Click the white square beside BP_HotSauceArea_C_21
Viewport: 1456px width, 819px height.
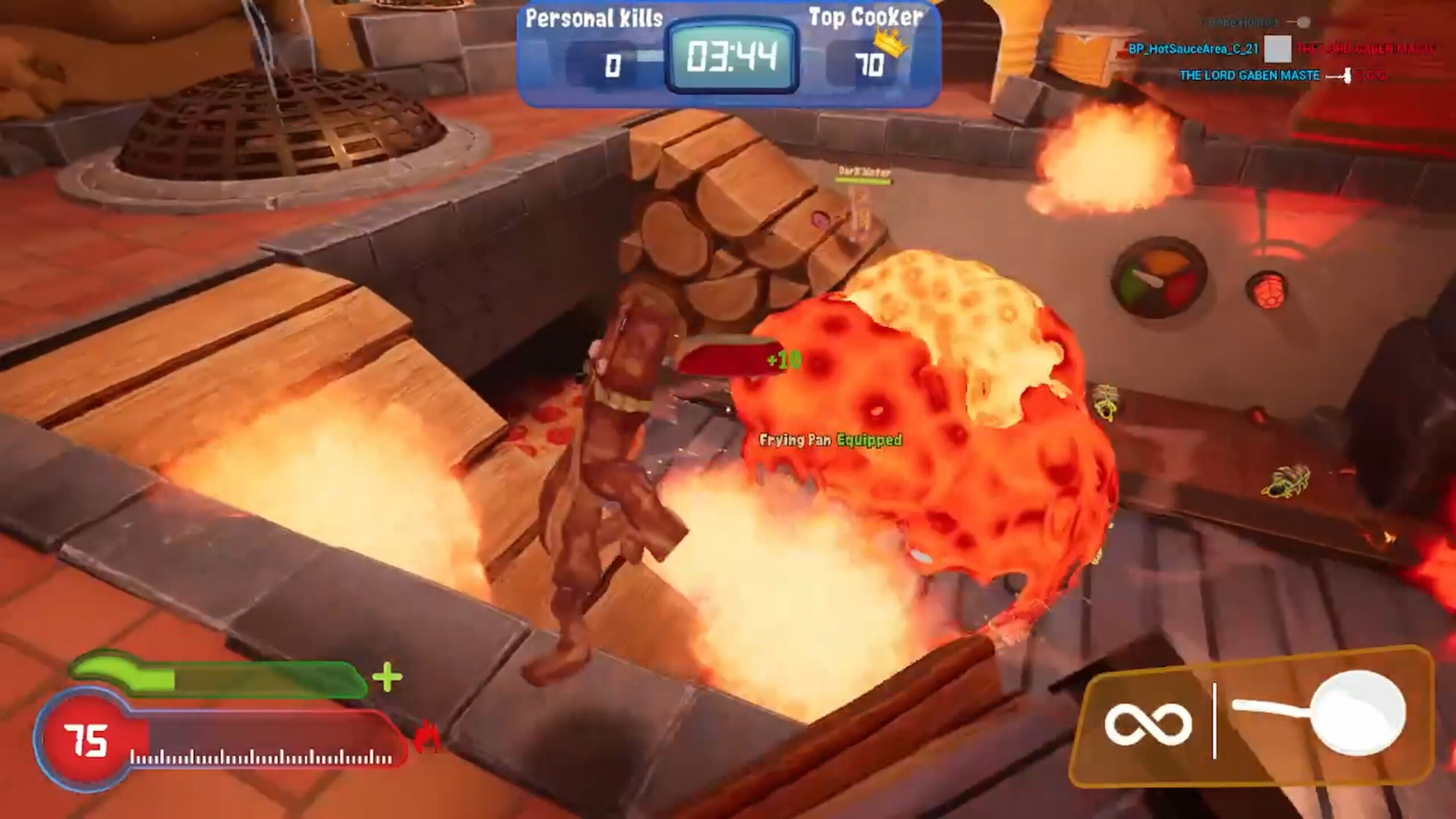(x=1277, y=48)
